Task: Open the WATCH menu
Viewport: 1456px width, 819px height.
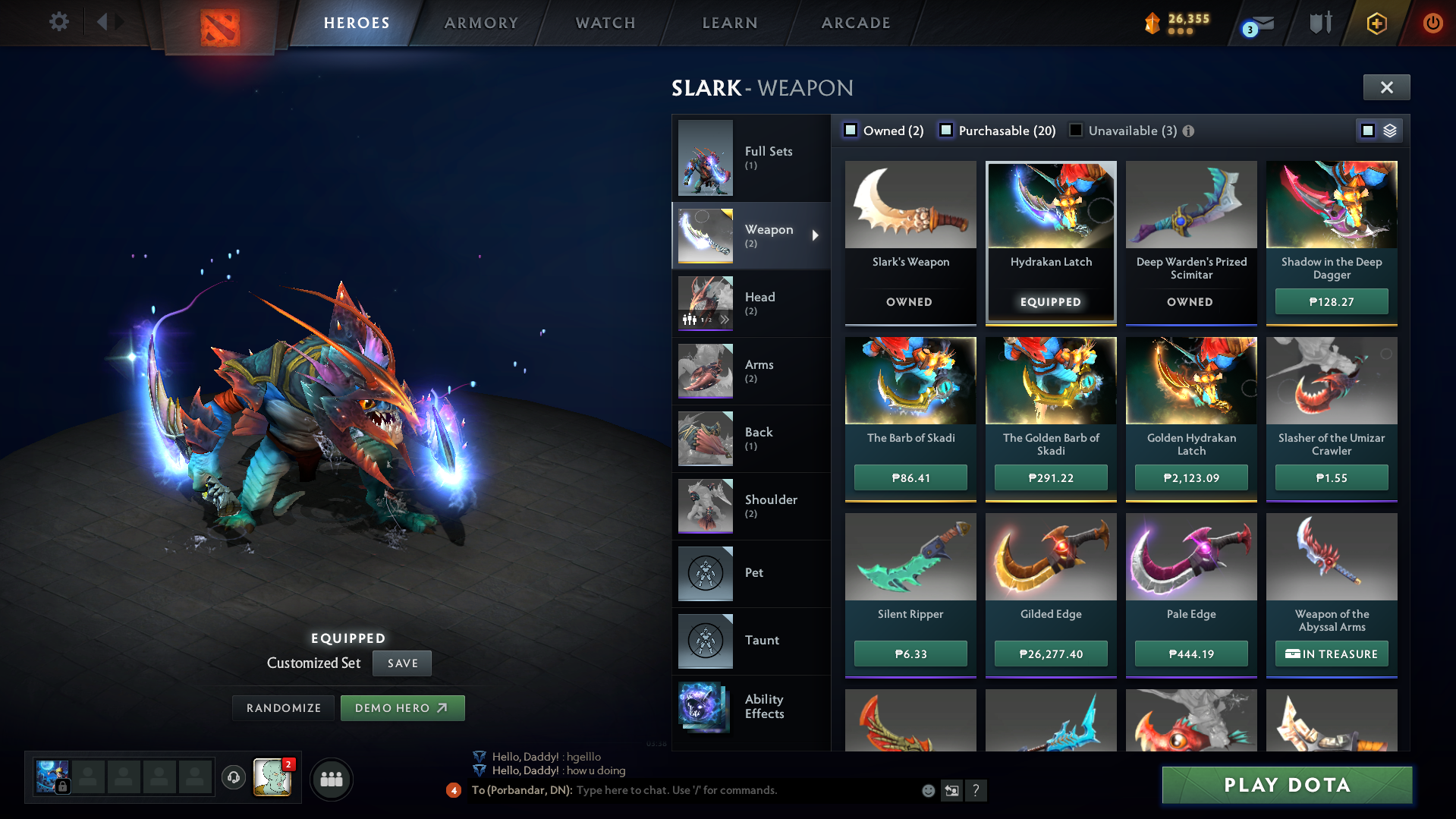Action: pos(605,23)
